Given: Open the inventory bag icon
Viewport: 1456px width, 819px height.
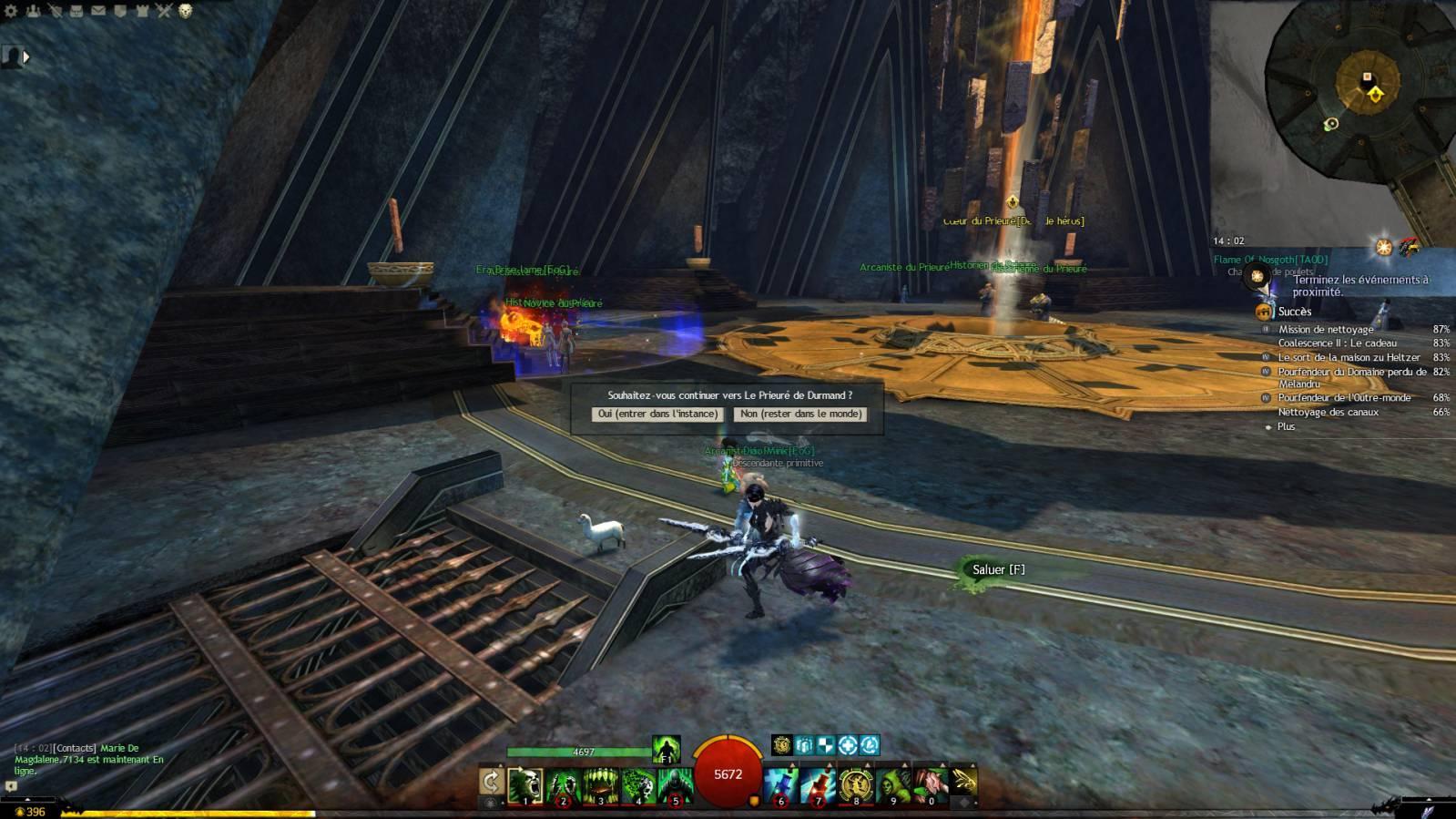Looking at the screenshot, I should [x=76, y=11].
